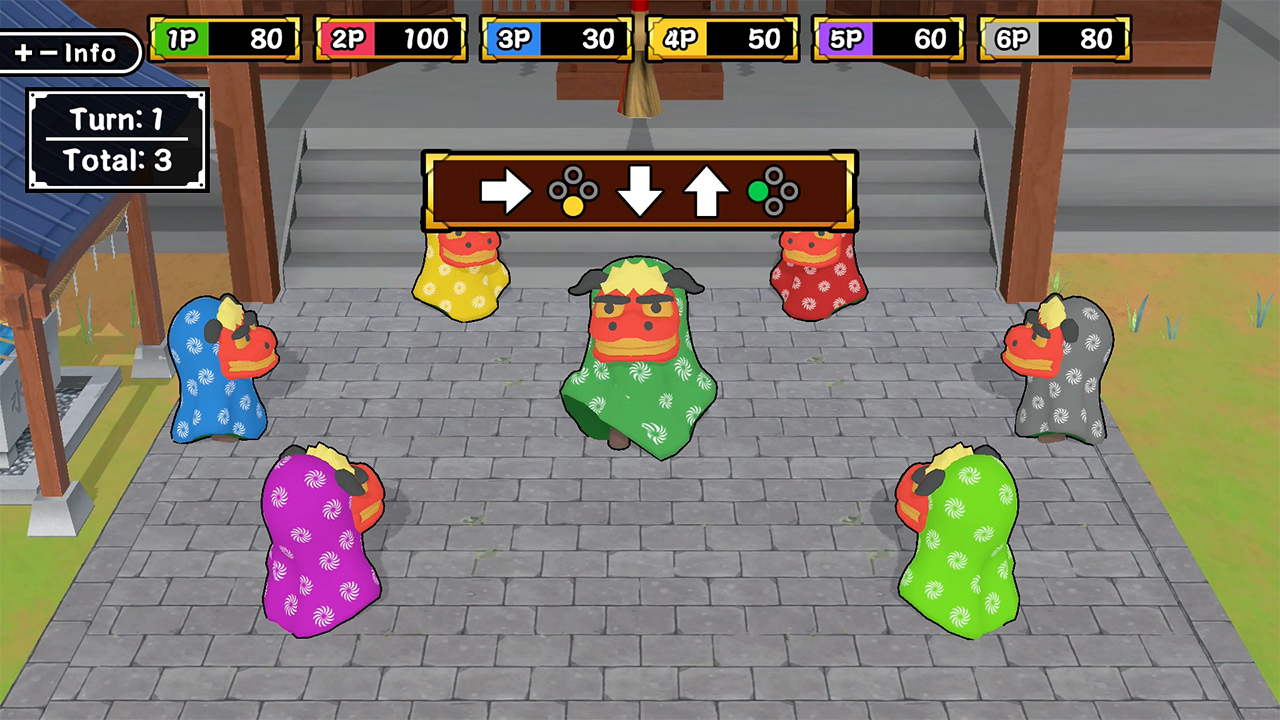Screen dimensions: 1280x720
Task: Click the downward arrow icon in the banner
Action: [640, 192]
